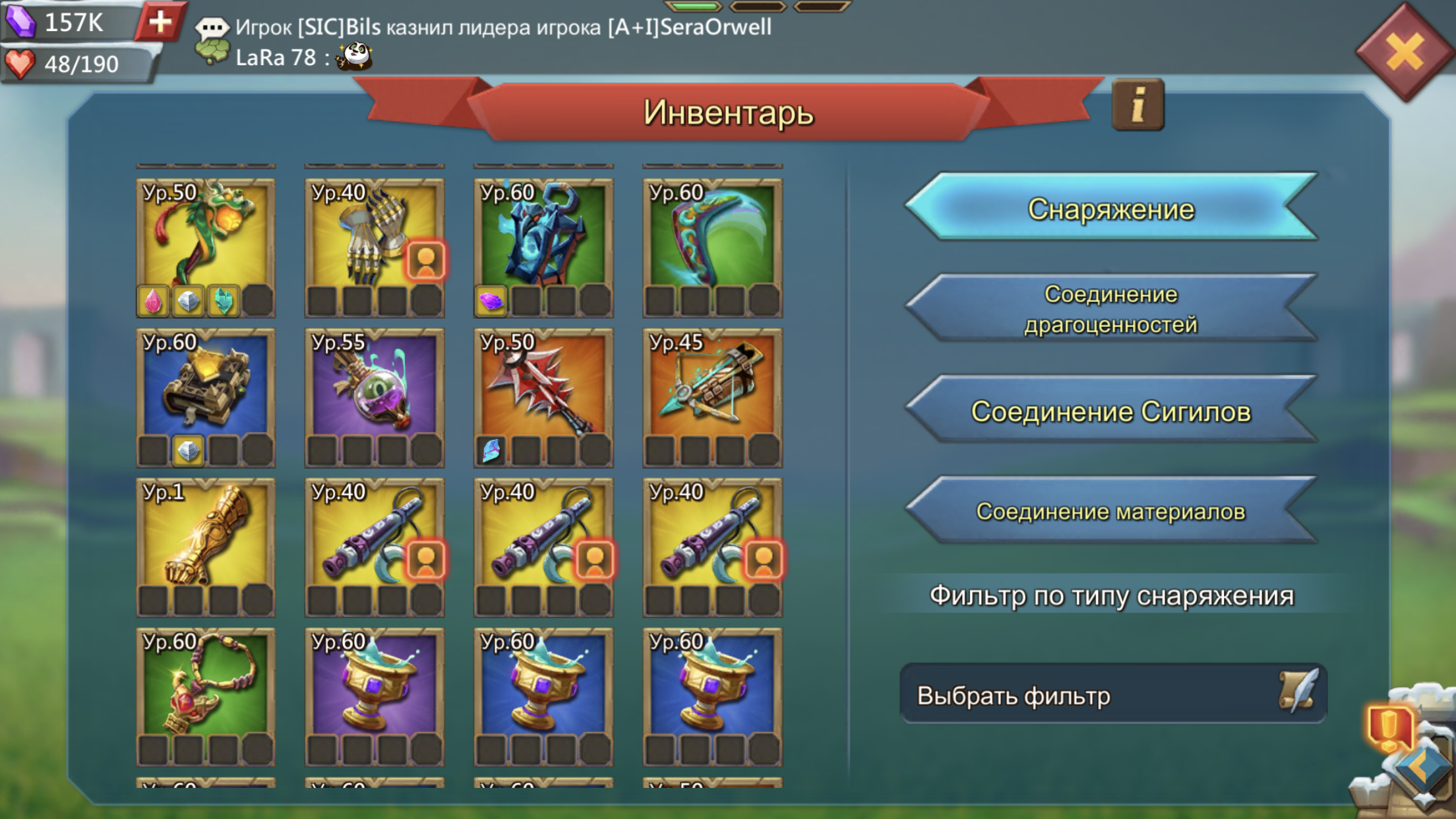
Task: Choose the purple-background level 60 chalice
Action: click(x=374, y=686)
